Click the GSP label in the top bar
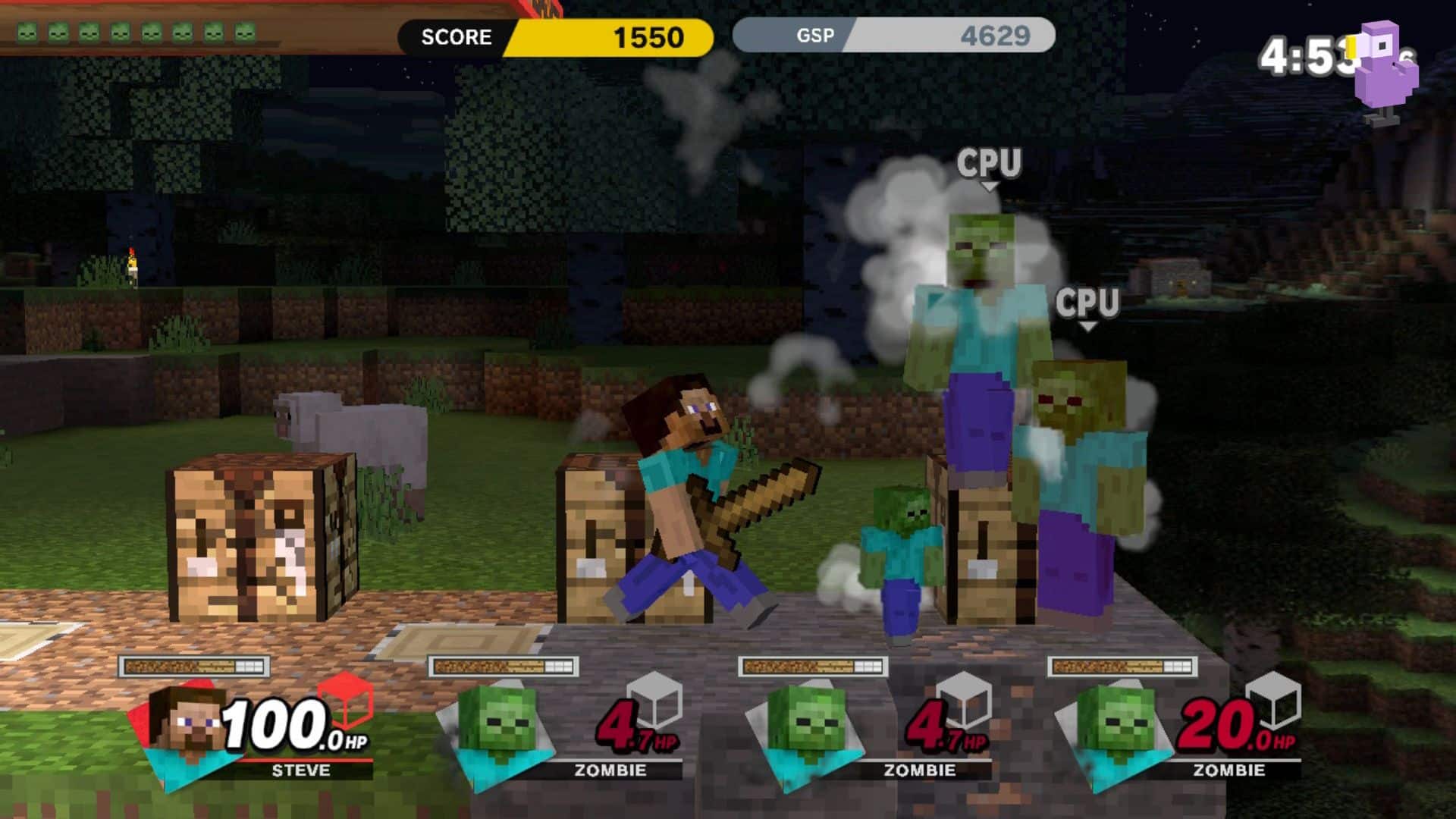 pos(814,35)
